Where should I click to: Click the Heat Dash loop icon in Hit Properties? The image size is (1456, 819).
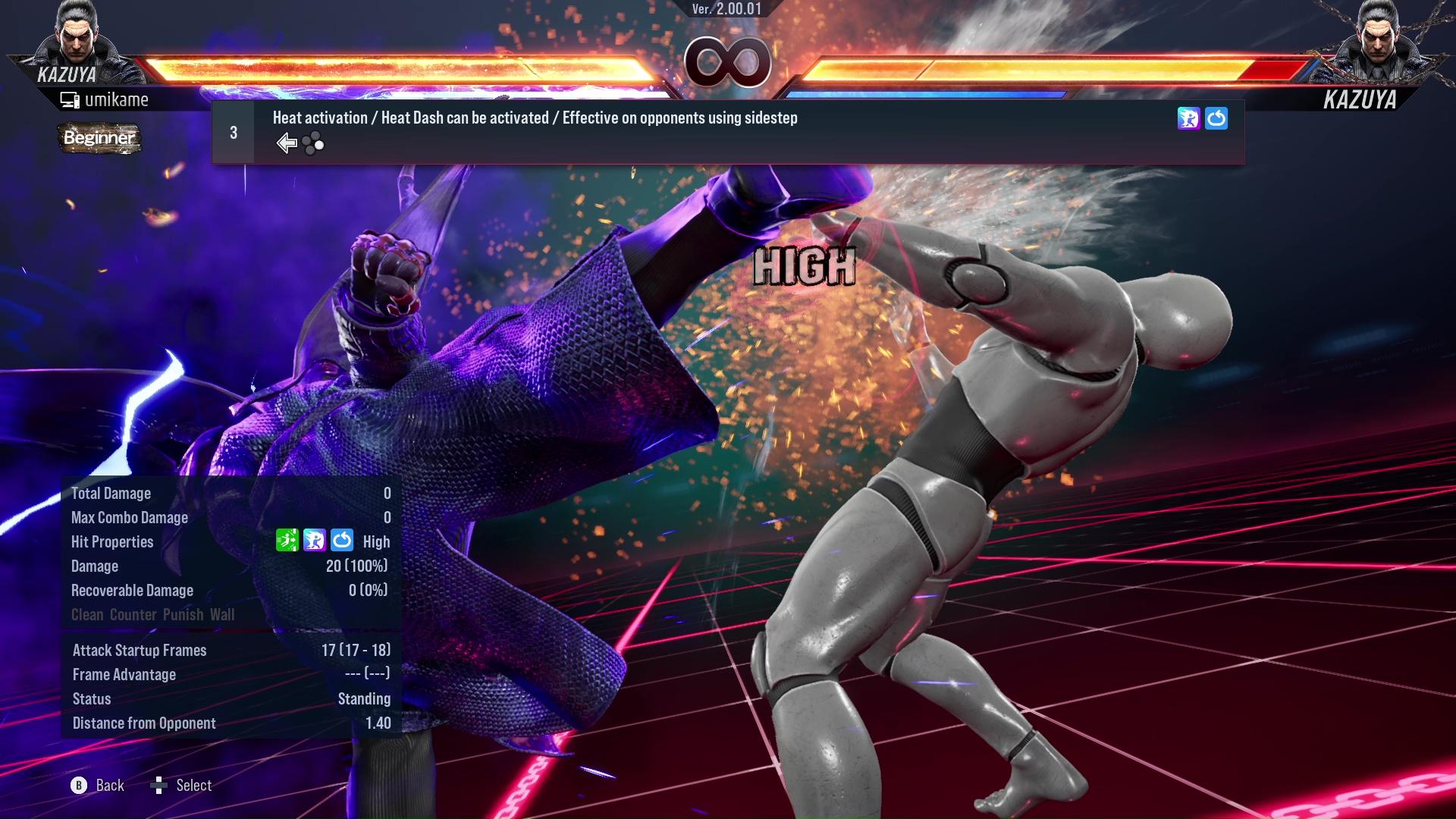(343, 541)
